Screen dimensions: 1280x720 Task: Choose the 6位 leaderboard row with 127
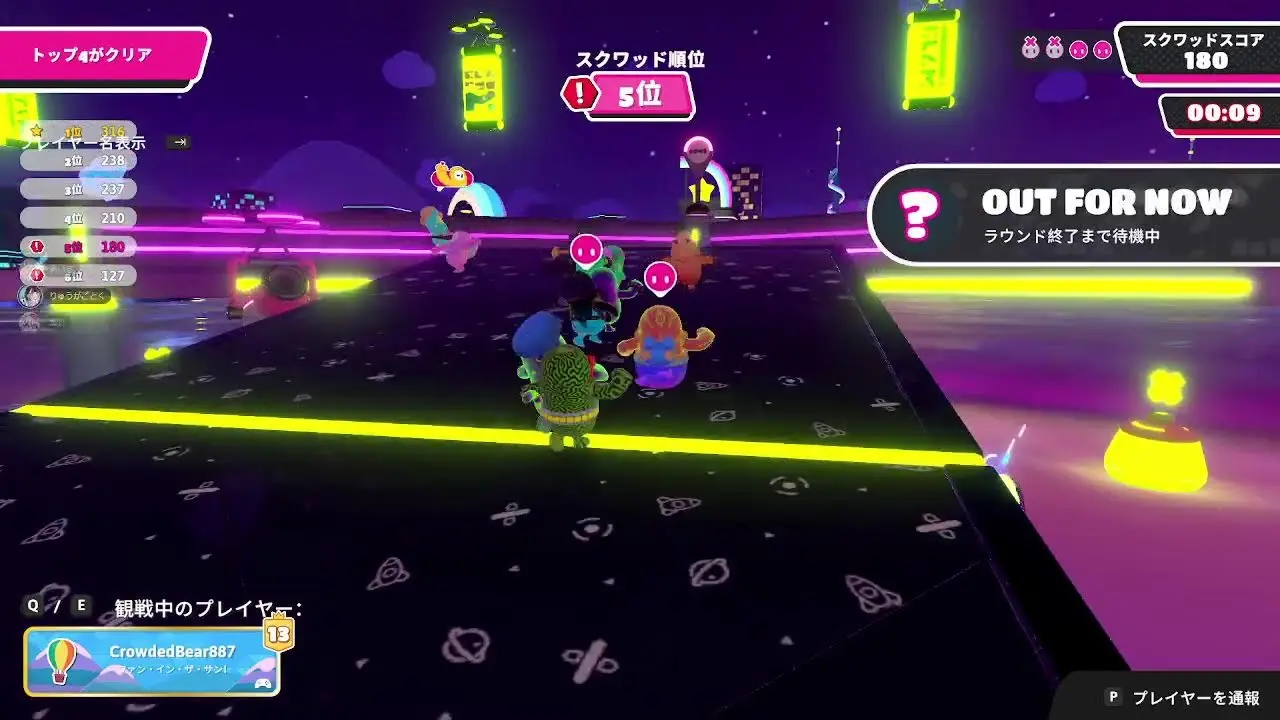(x=80, y=275)
